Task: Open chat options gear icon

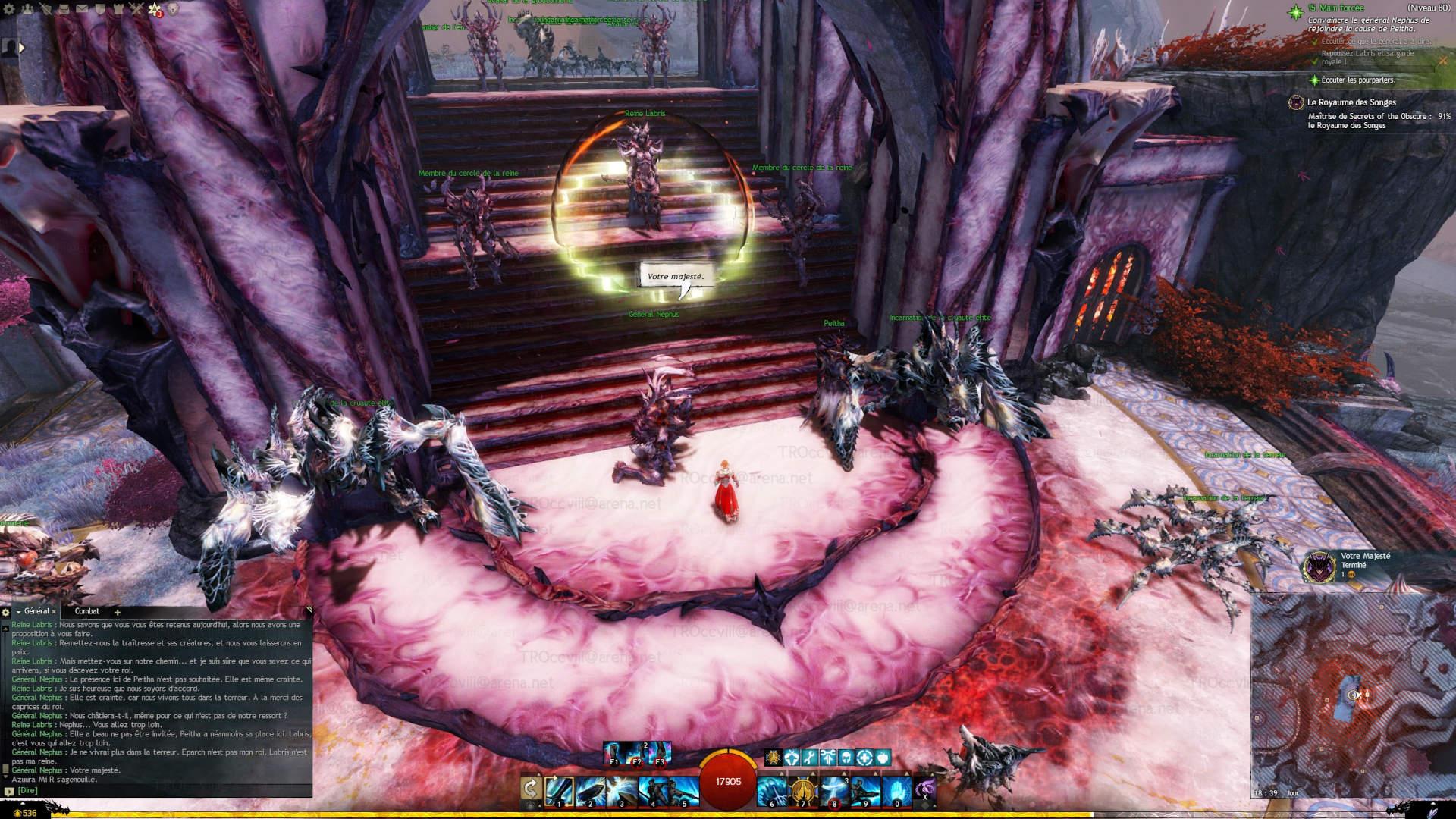Action: pos(5,612)
